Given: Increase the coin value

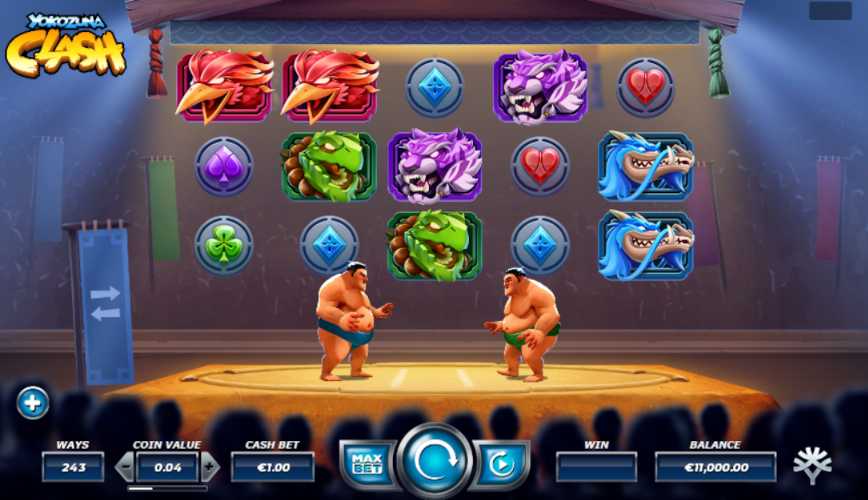Looking at the screenshot, I should [209, 466].
